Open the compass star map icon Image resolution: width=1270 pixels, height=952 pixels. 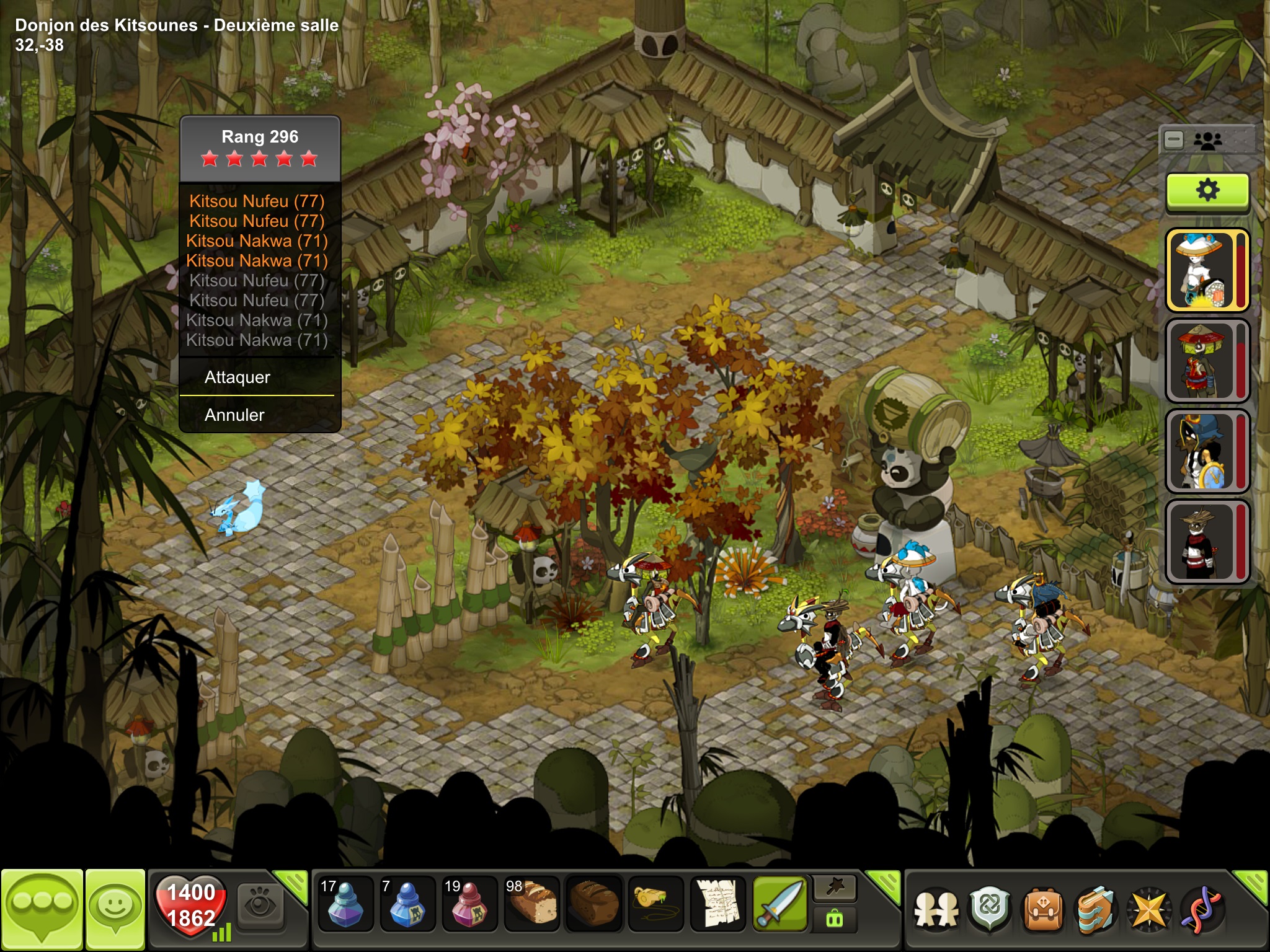(x=1148, y=910)
